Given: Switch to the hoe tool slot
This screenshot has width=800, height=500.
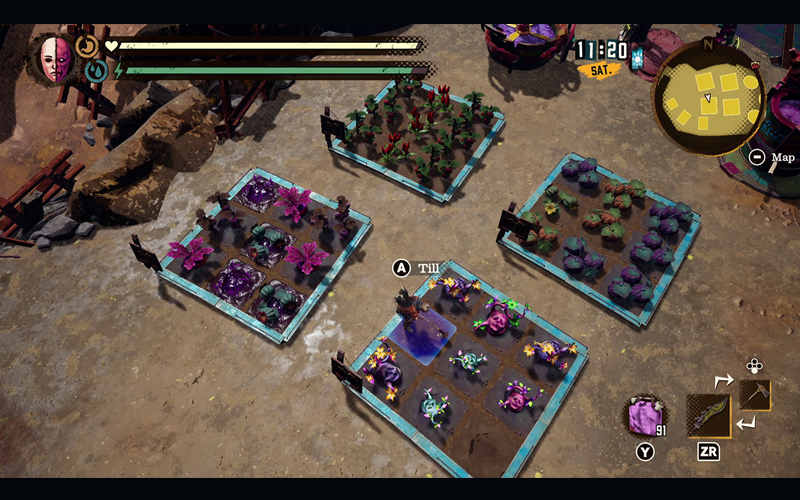Looking at the screenshot, I should (755, 395).
